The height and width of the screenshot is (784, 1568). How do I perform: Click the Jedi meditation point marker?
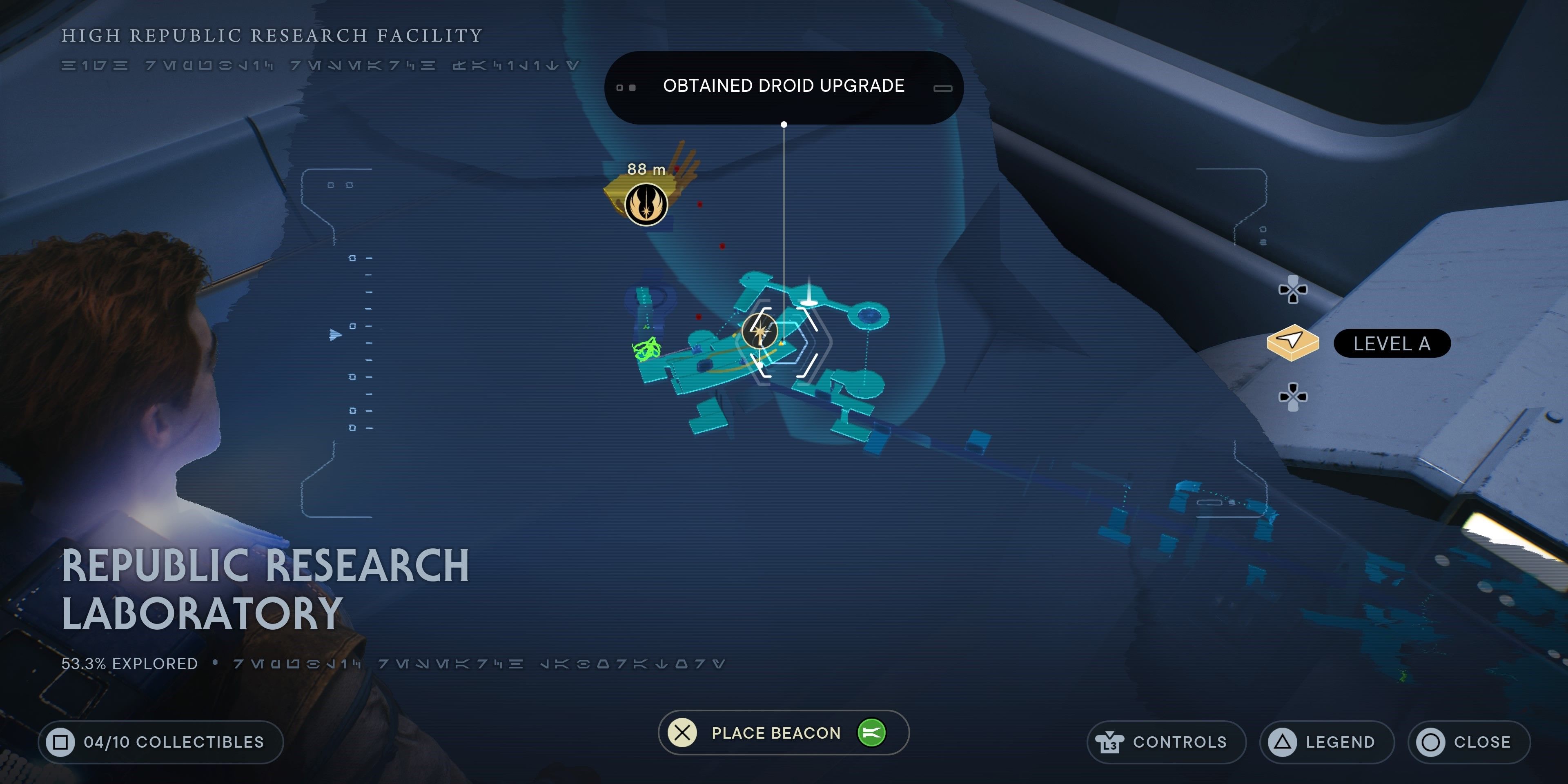click(646, 205)
